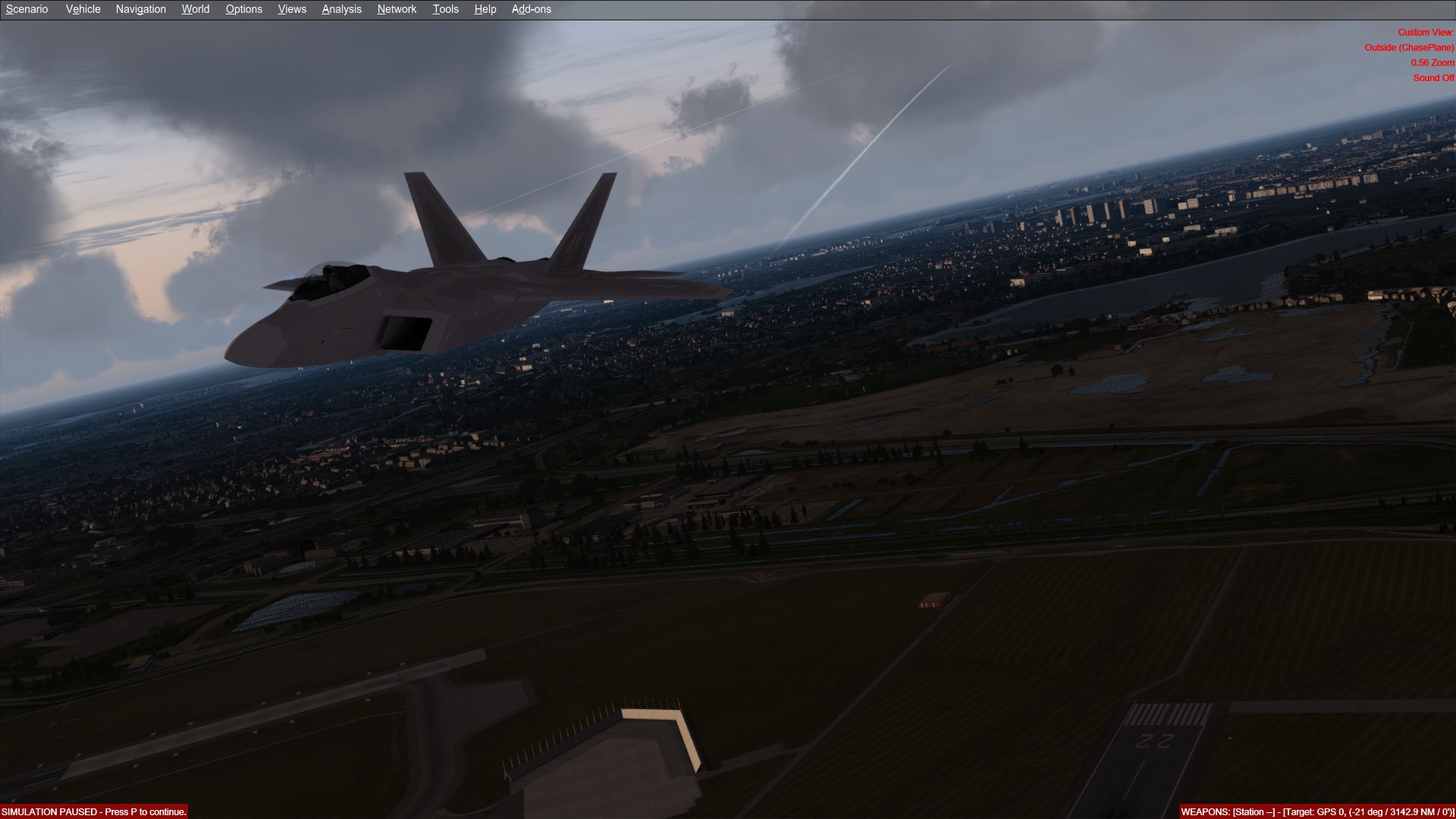Open the World menu
Screen dimensions: 1456x819
pyautogui.click(x=196, y=9)
